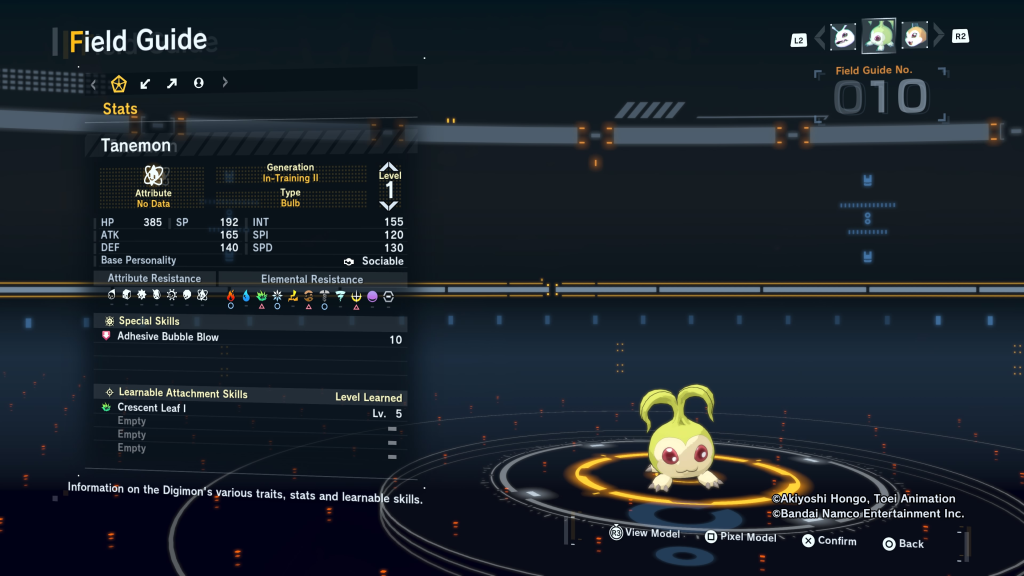Select the Adhesive Bubble Blow special skill
The image size is (1024, 576).
click(x=168, y=338)
